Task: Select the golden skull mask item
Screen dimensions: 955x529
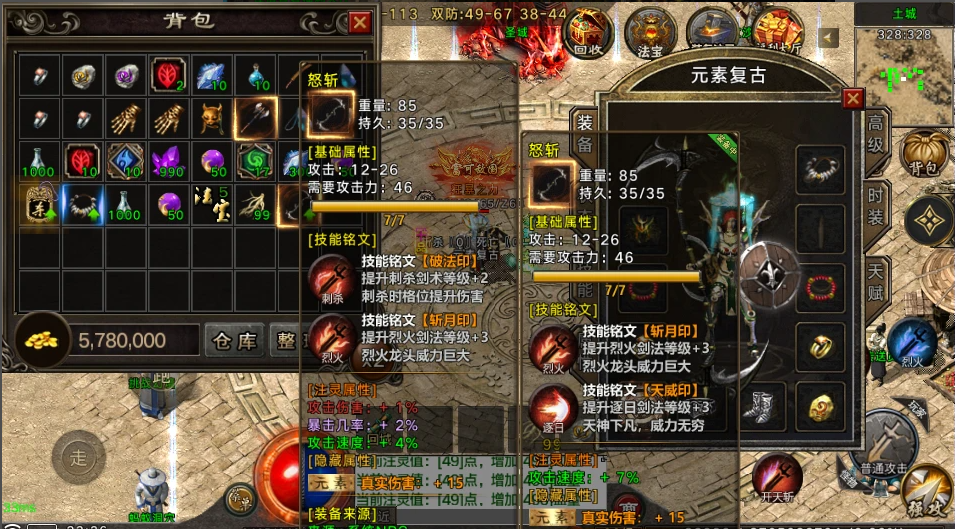Action: tap(211, 118)
